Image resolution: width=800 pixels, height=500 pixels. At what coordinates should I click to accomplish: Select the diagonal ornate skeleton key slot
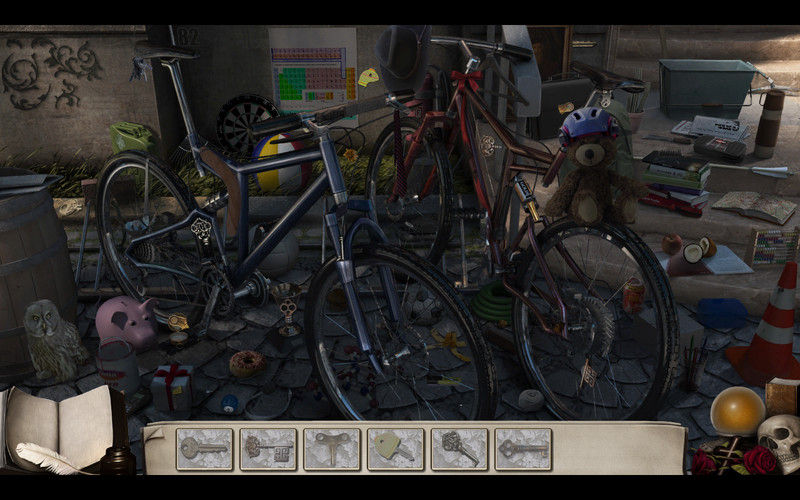(459, 449)
